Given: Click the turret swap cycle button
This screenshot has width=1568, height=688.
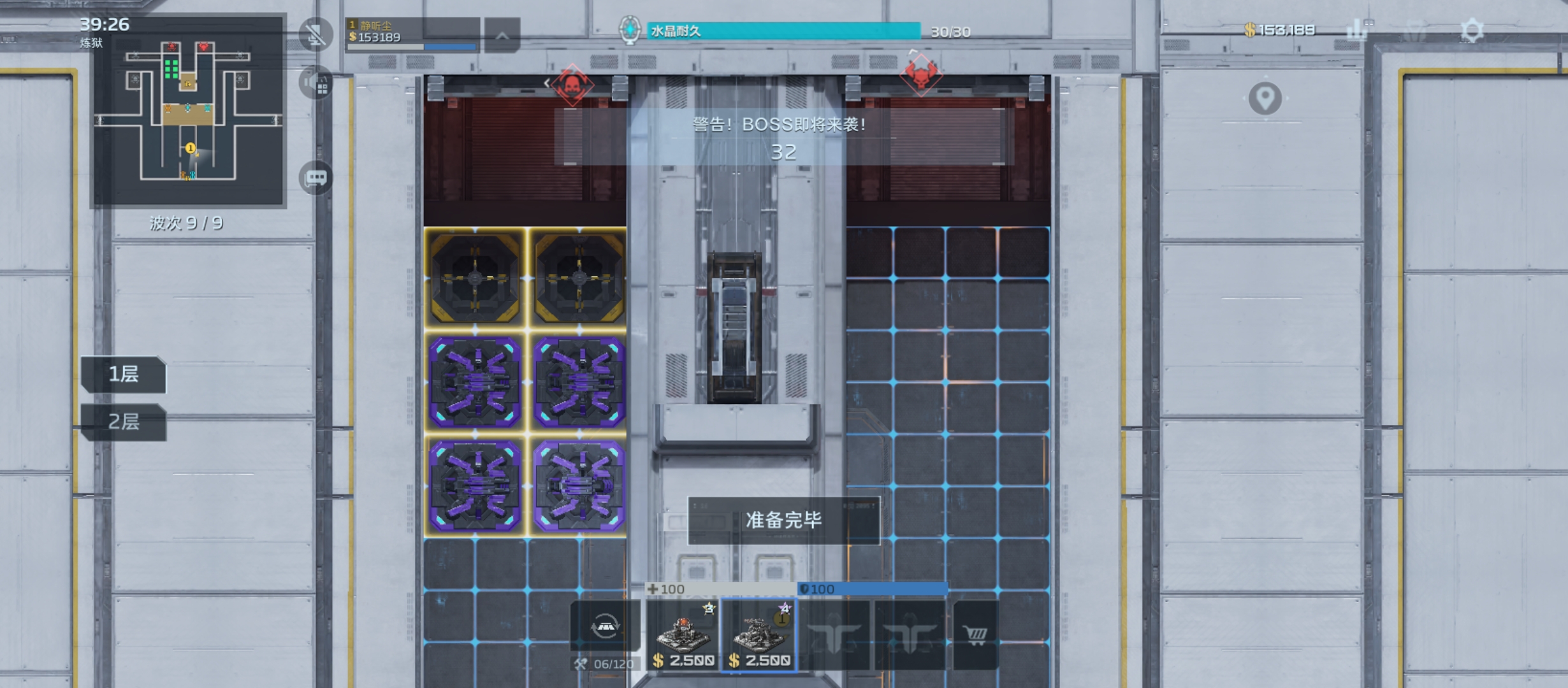Looking at the screenshot, I should (x=605, y=627).
